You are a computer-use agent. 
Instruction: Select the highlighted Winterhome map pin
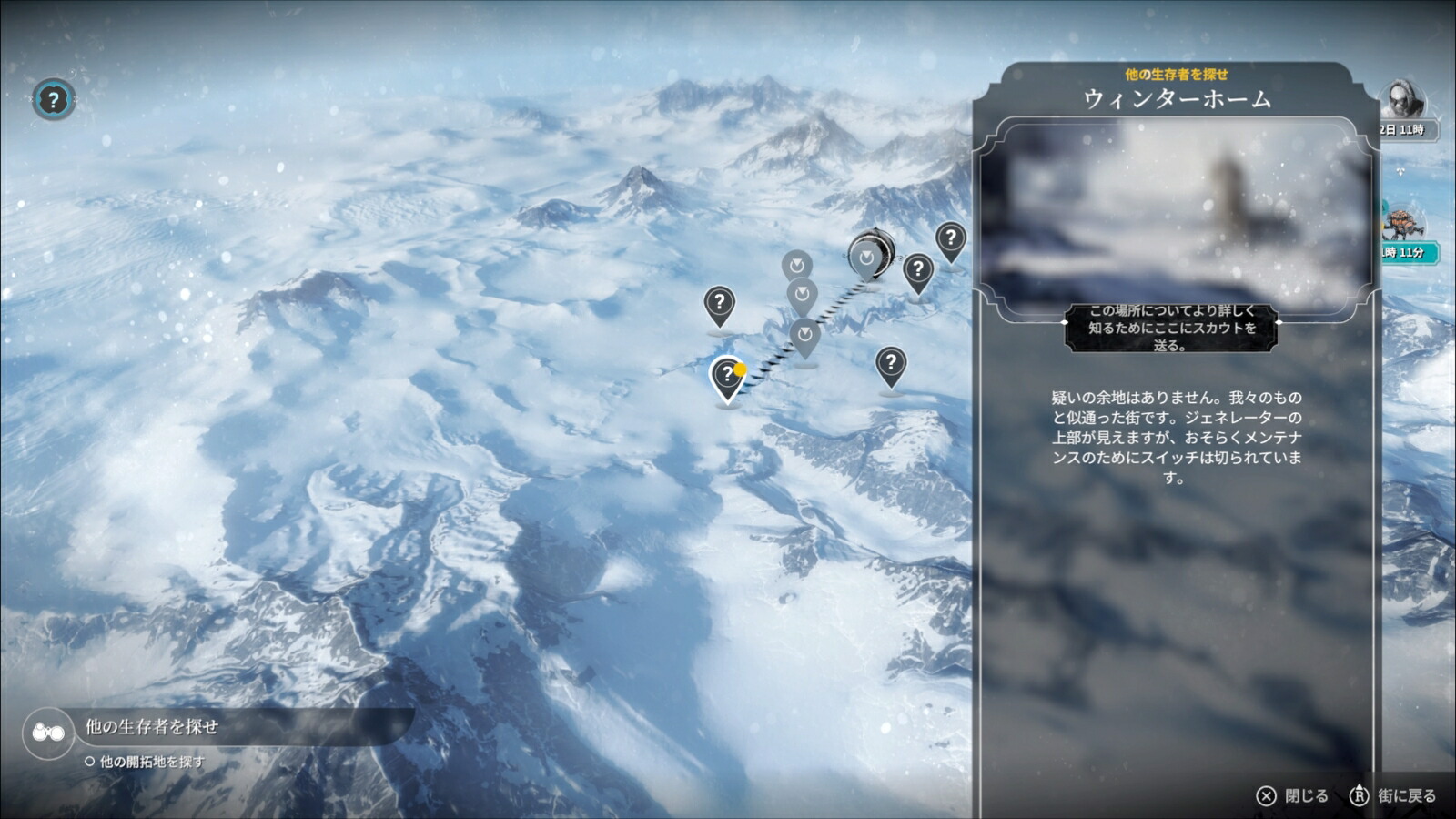[726, 375]
